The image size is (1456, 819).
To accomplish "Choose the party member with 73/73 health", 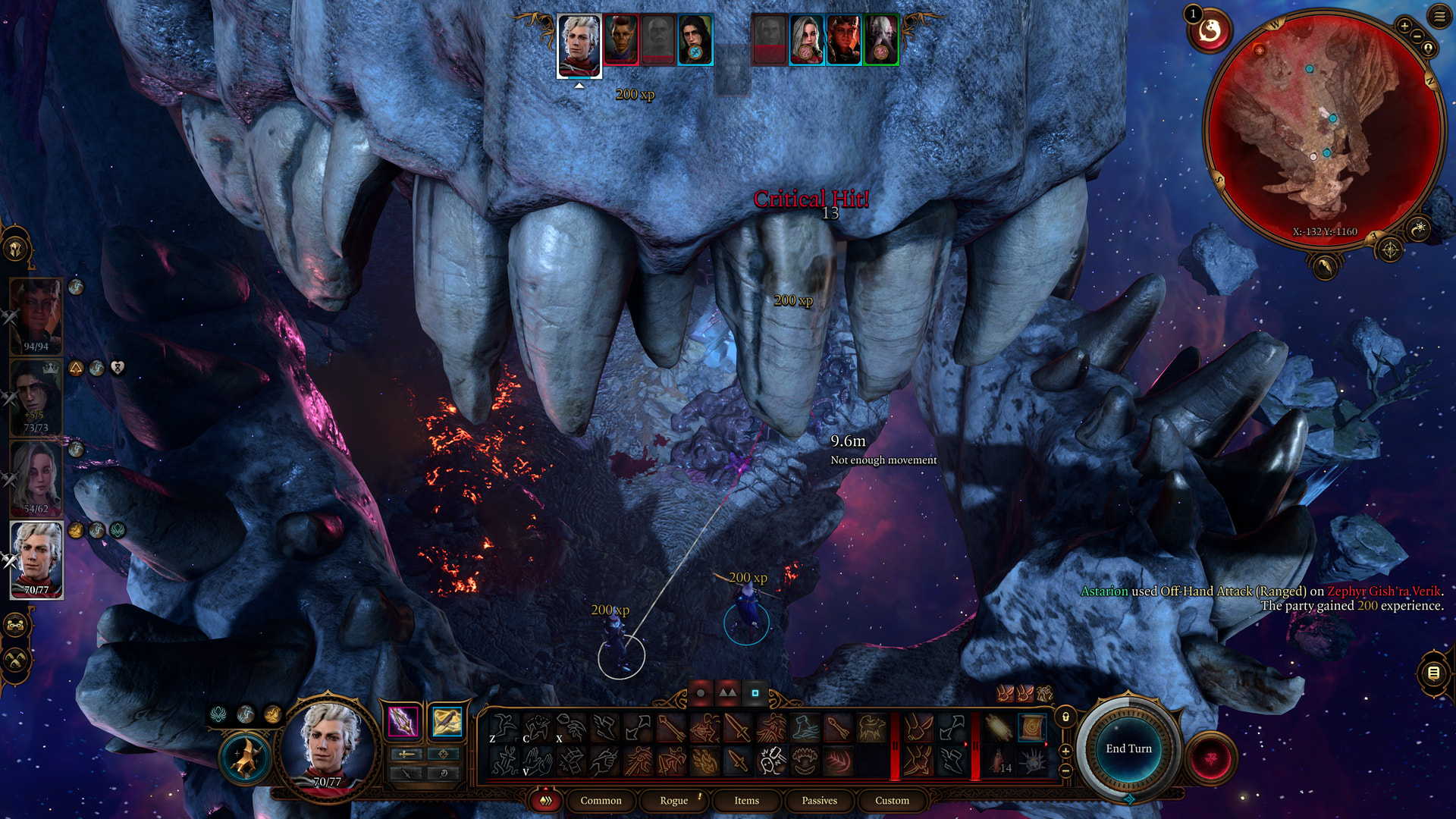I will click(36, 397).
